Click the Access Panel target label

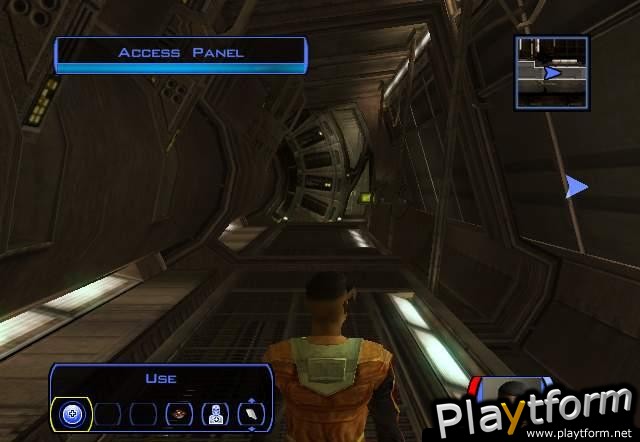[x=180, y=53]
